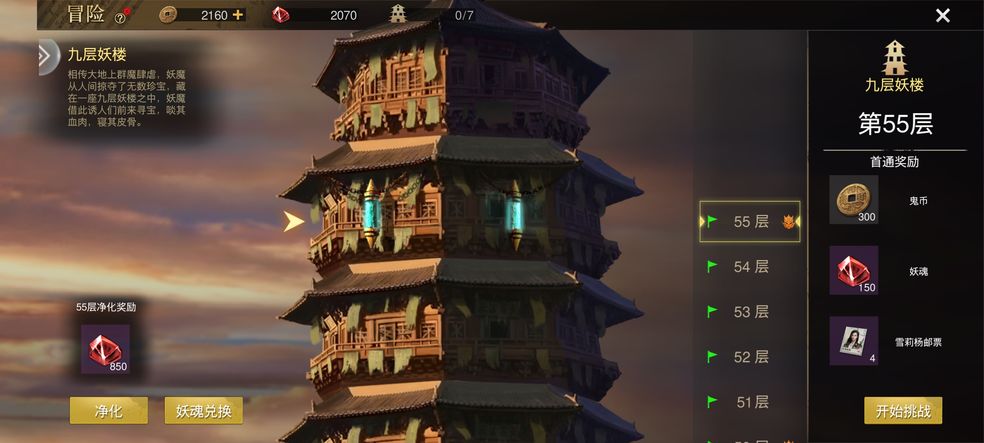Select the 52层 floor entry

click(750, 357)
